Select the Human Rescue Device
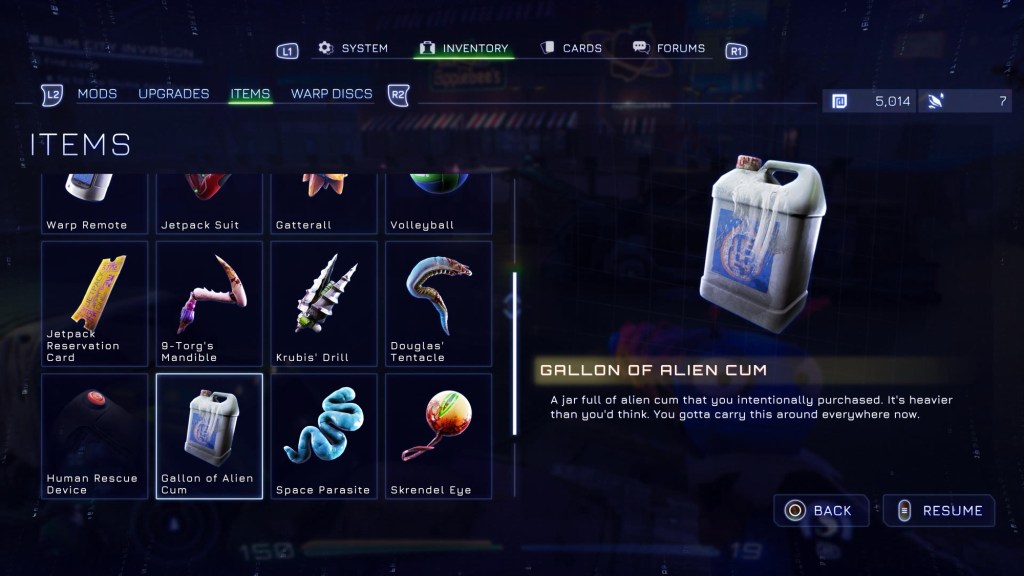 pos(95,435)
